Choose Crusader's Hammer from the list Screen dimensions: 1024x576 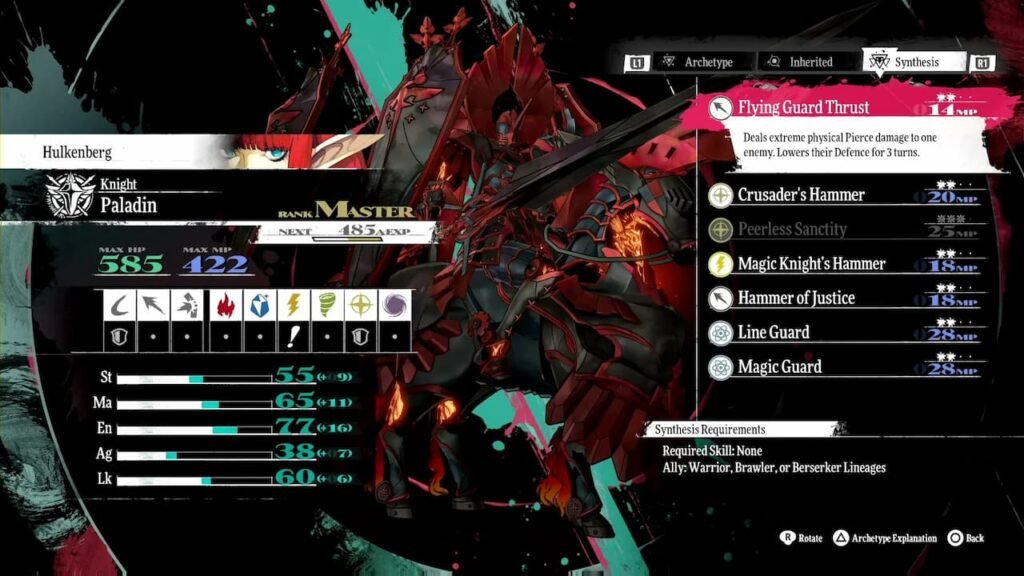pyautogui.click(x=801, y=194)
